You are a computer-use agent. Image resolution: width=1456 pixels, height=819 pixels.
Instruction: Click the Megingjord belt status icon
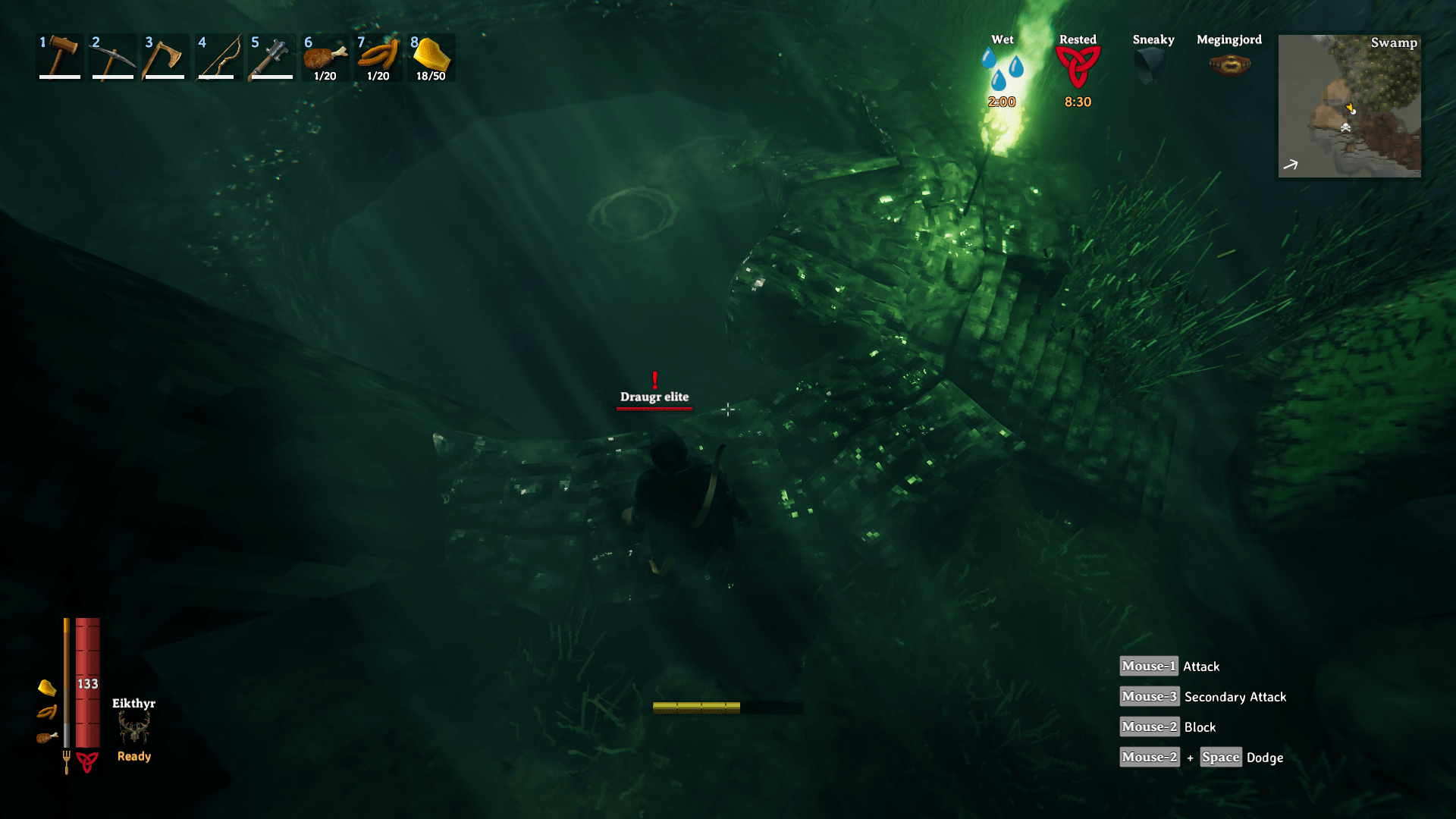(x=1228, y=64)
